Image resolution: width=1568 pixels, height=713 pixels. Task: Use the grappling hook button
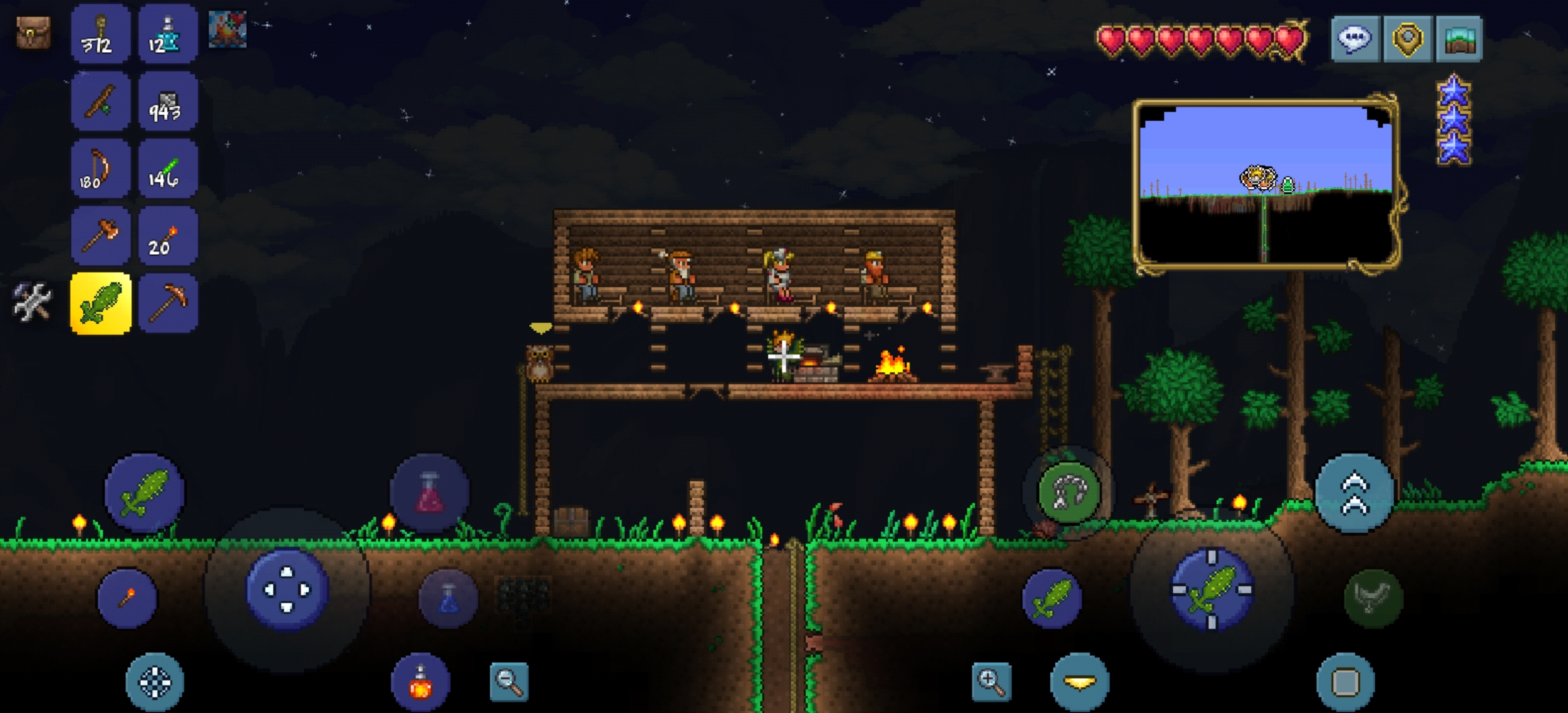tap(1068, 492)
